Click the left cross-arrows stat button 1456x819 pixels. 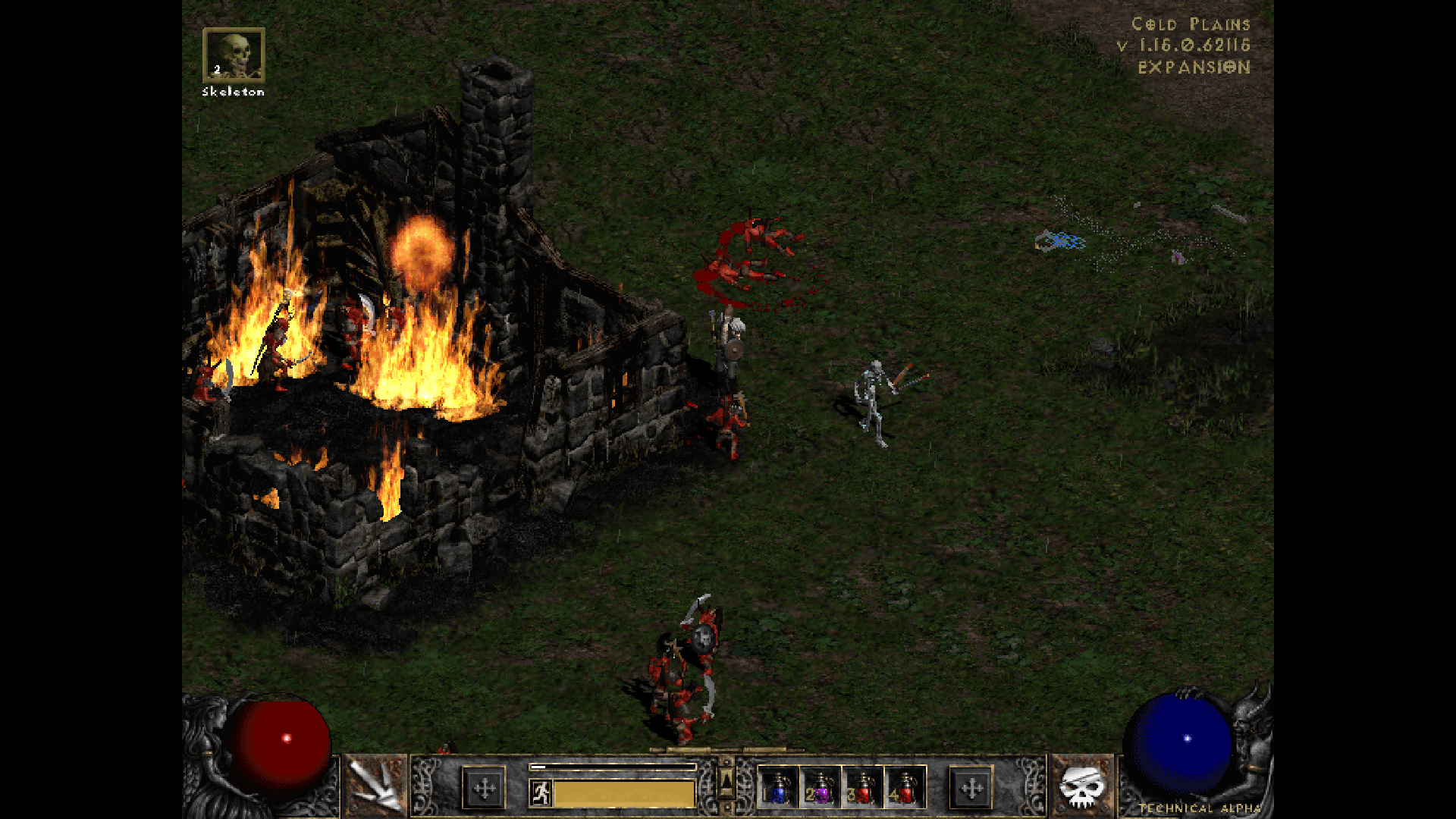[x=484, y=789]
